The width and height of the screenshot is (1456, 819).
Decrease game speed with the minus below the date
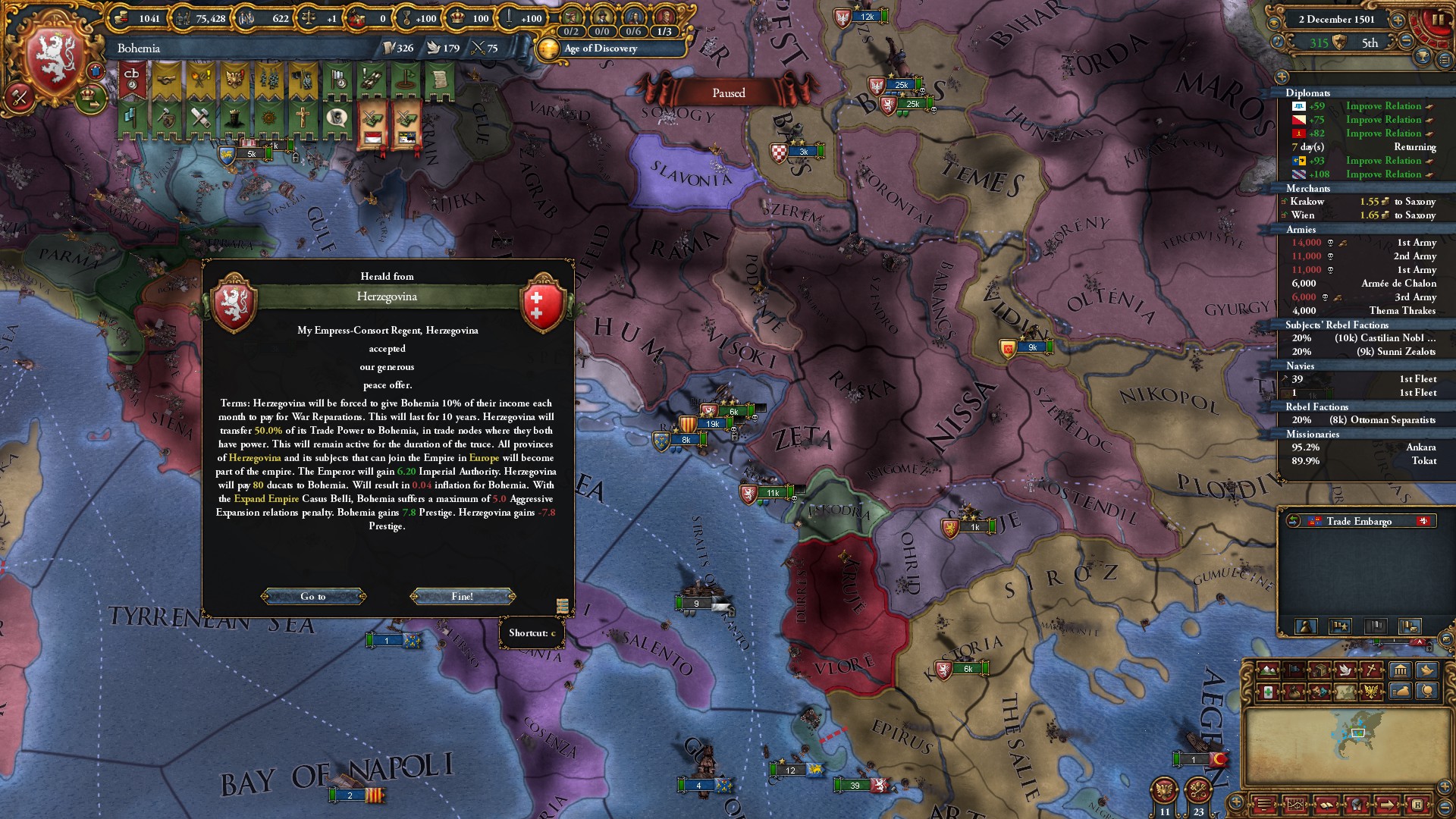[x=1405, y=42]
